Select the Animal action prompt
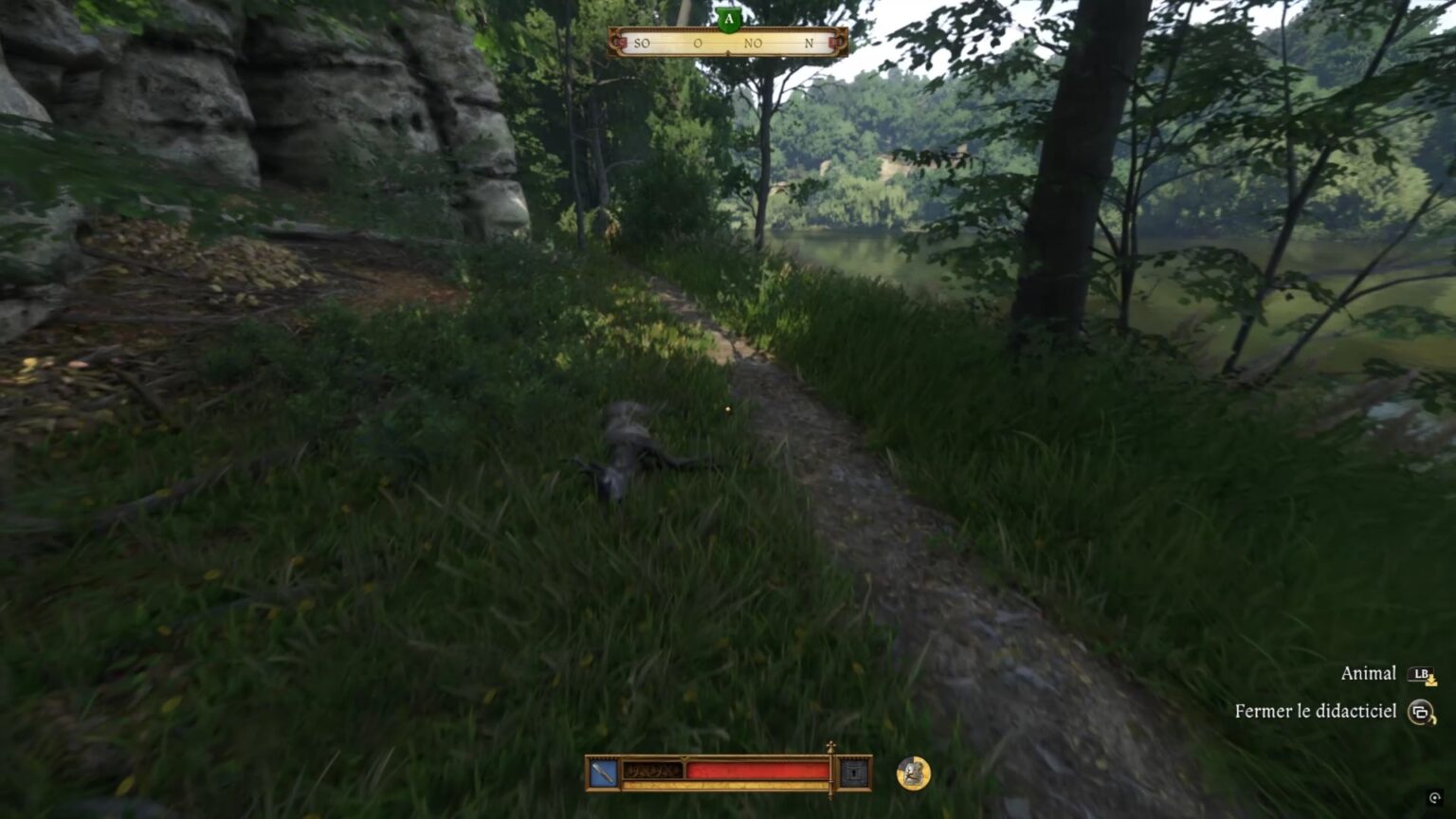The height and width of the screenshot is (819, 1456). click(x=1368, y=673)
